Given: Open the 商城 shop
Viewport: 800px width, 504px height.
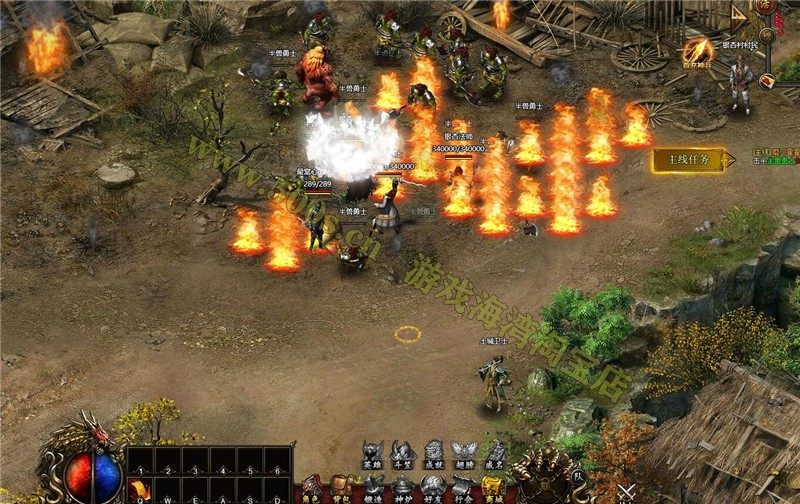Looking at the screenshot, I should click(493, 488).
